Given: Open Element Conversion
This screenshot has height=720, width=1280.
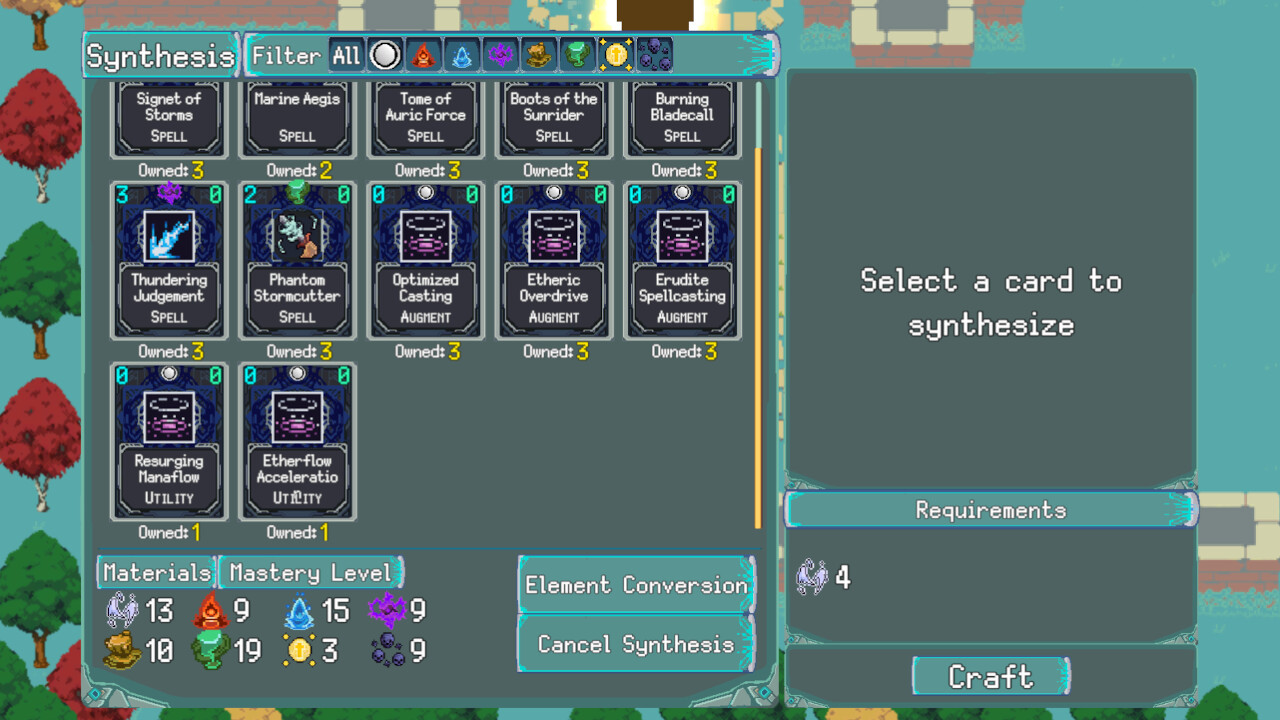Looking at the screenshot, I should 636,585.
